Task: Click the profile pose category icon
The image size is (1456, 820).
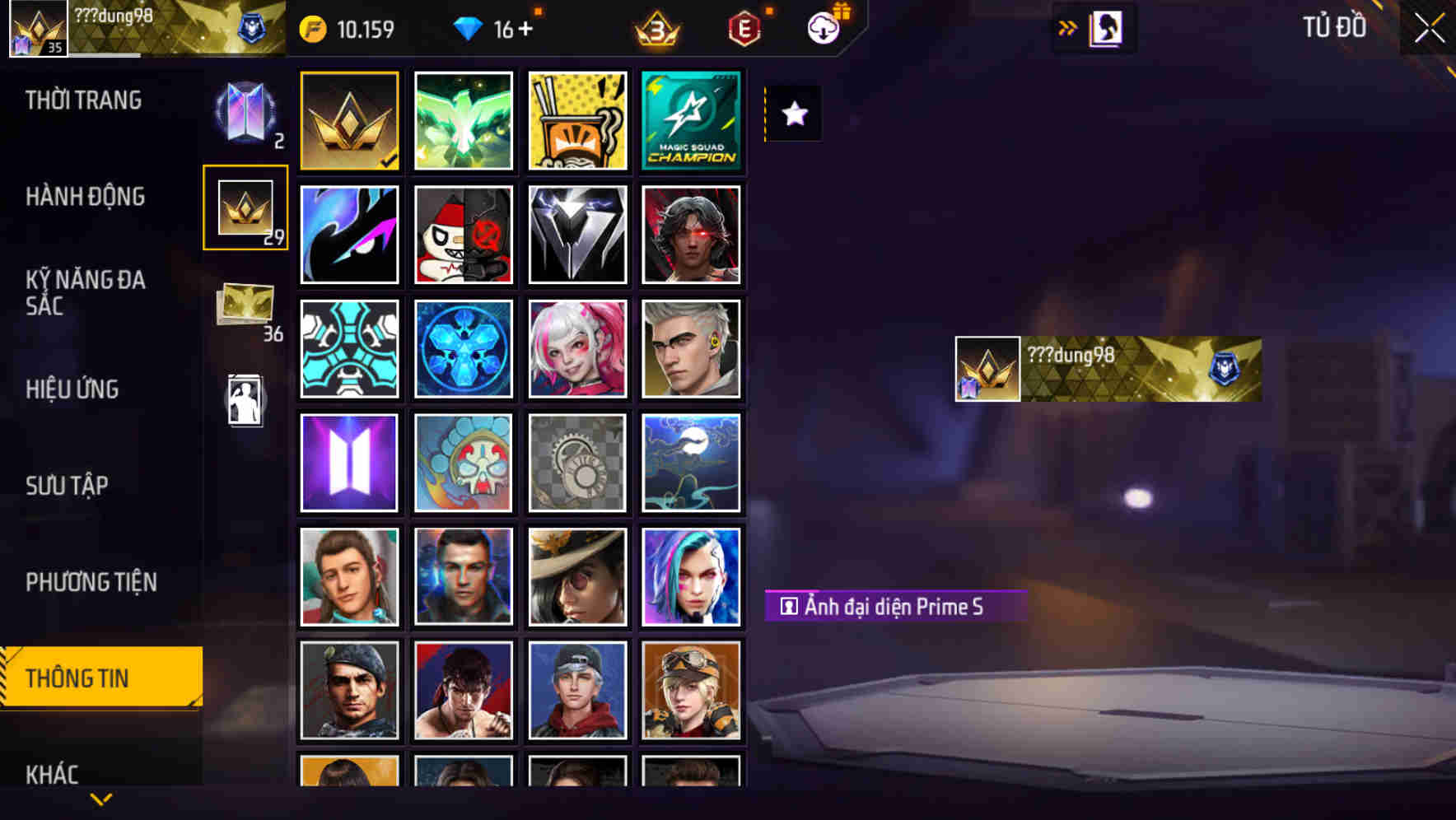Action: [245, 399]
